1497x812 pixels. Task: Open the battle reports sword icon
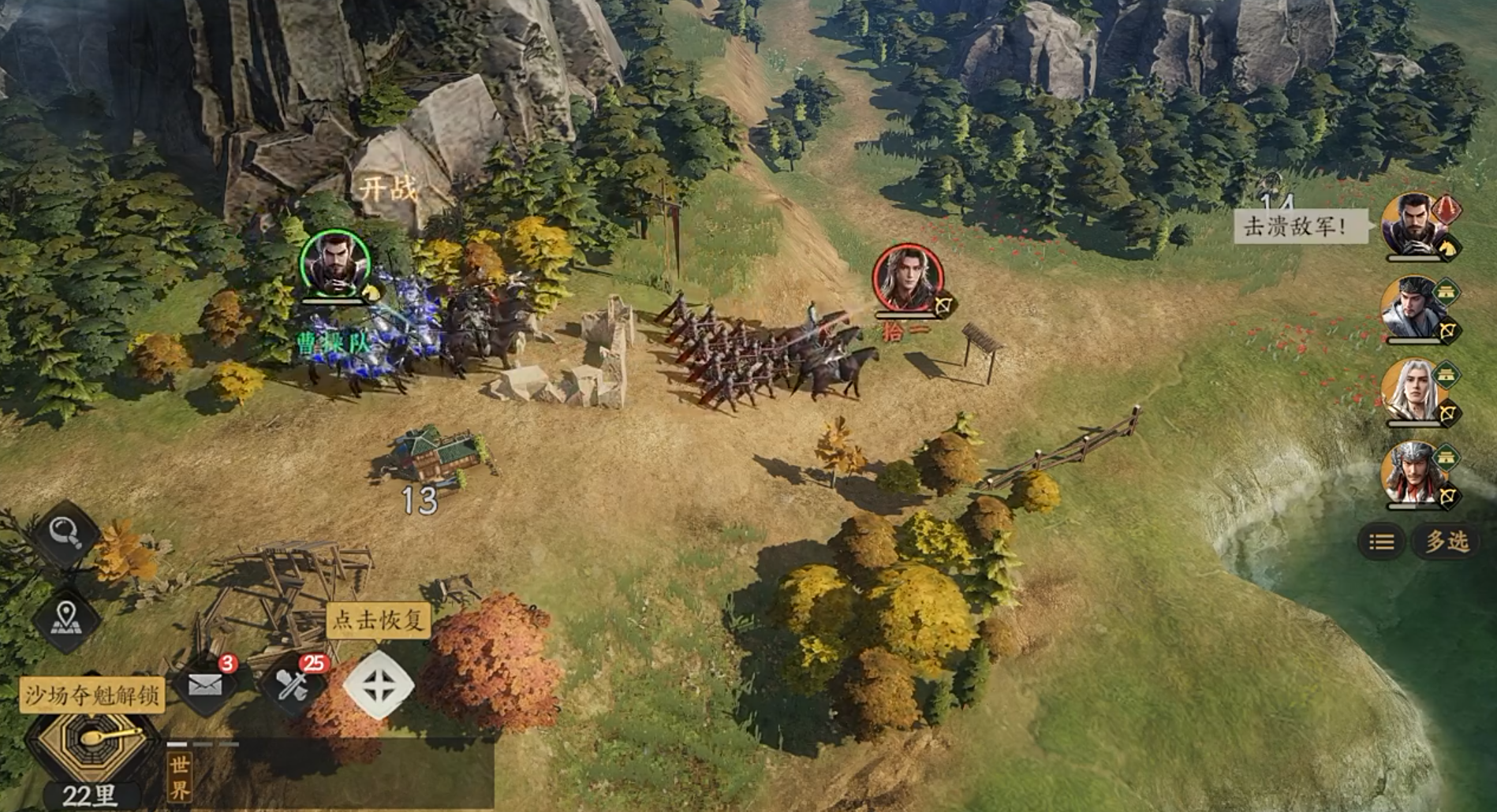click(291, 685)
